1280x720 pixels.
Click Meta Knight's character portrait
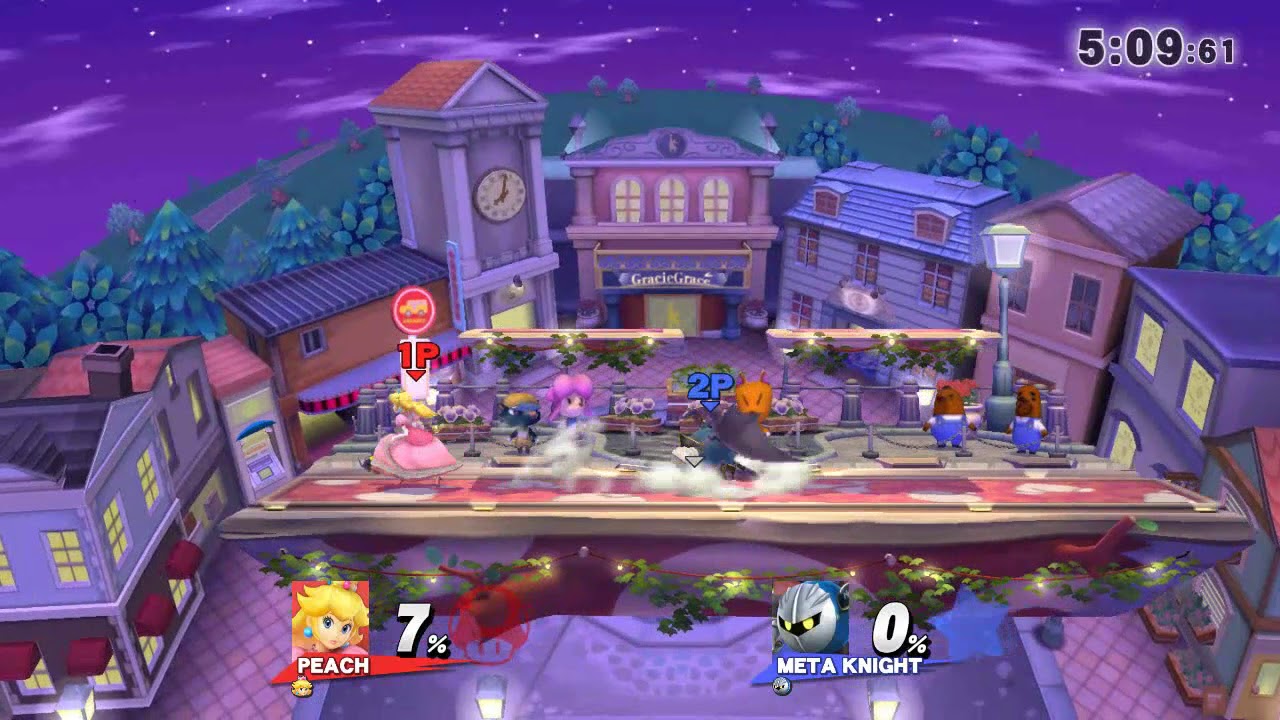click(x=810, y=618)
